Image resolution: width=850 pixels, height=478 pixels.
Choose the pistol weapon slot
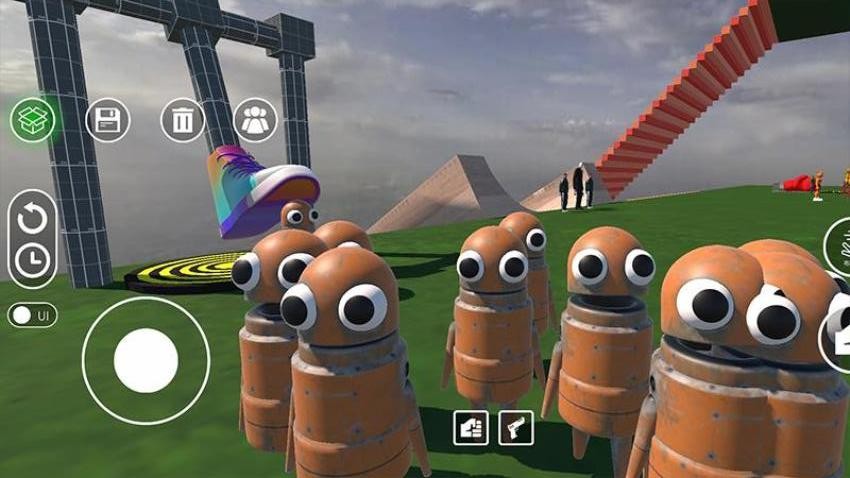tap(516, 428)
